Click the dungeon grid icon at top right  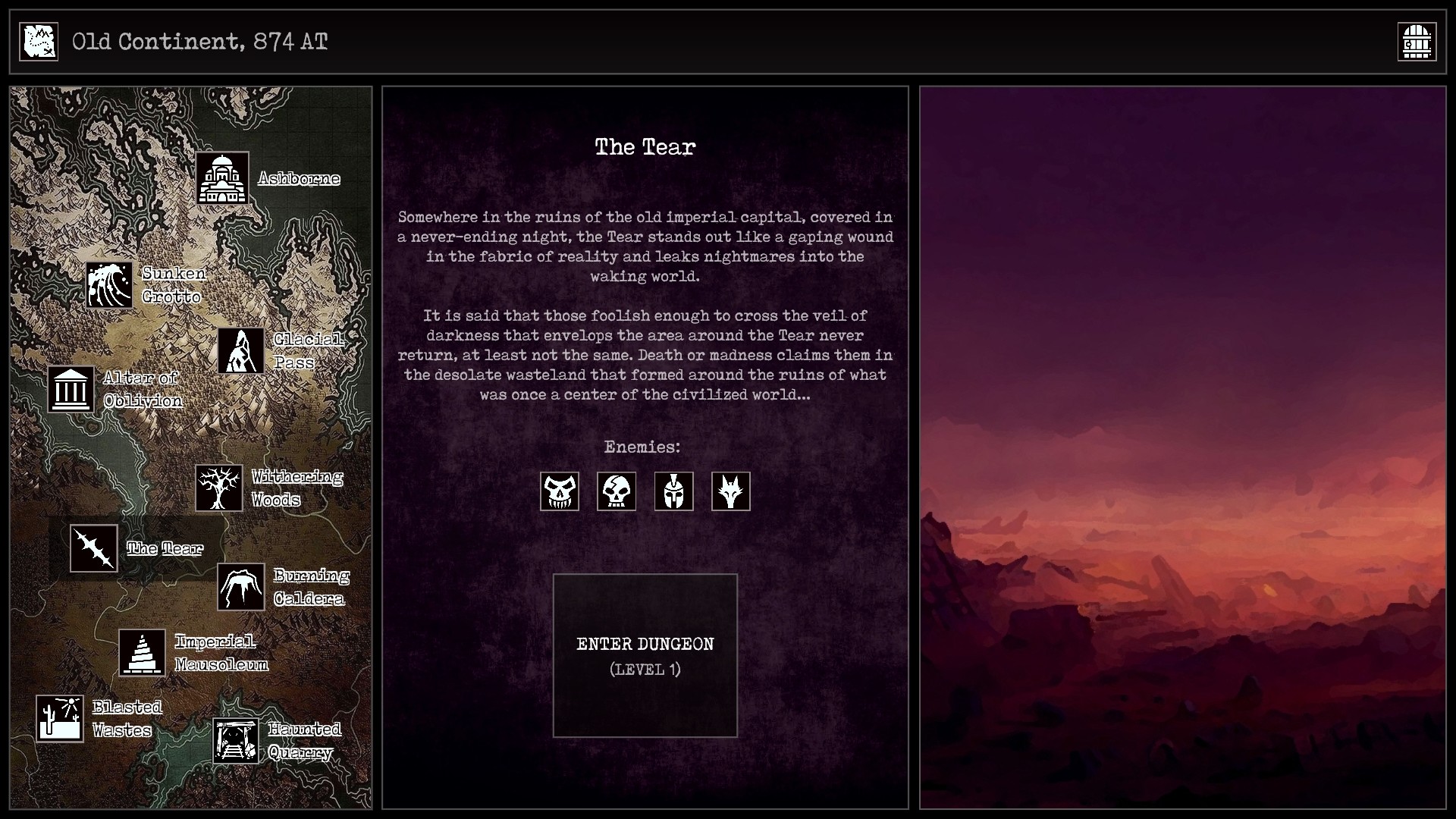coord(1417,41)
